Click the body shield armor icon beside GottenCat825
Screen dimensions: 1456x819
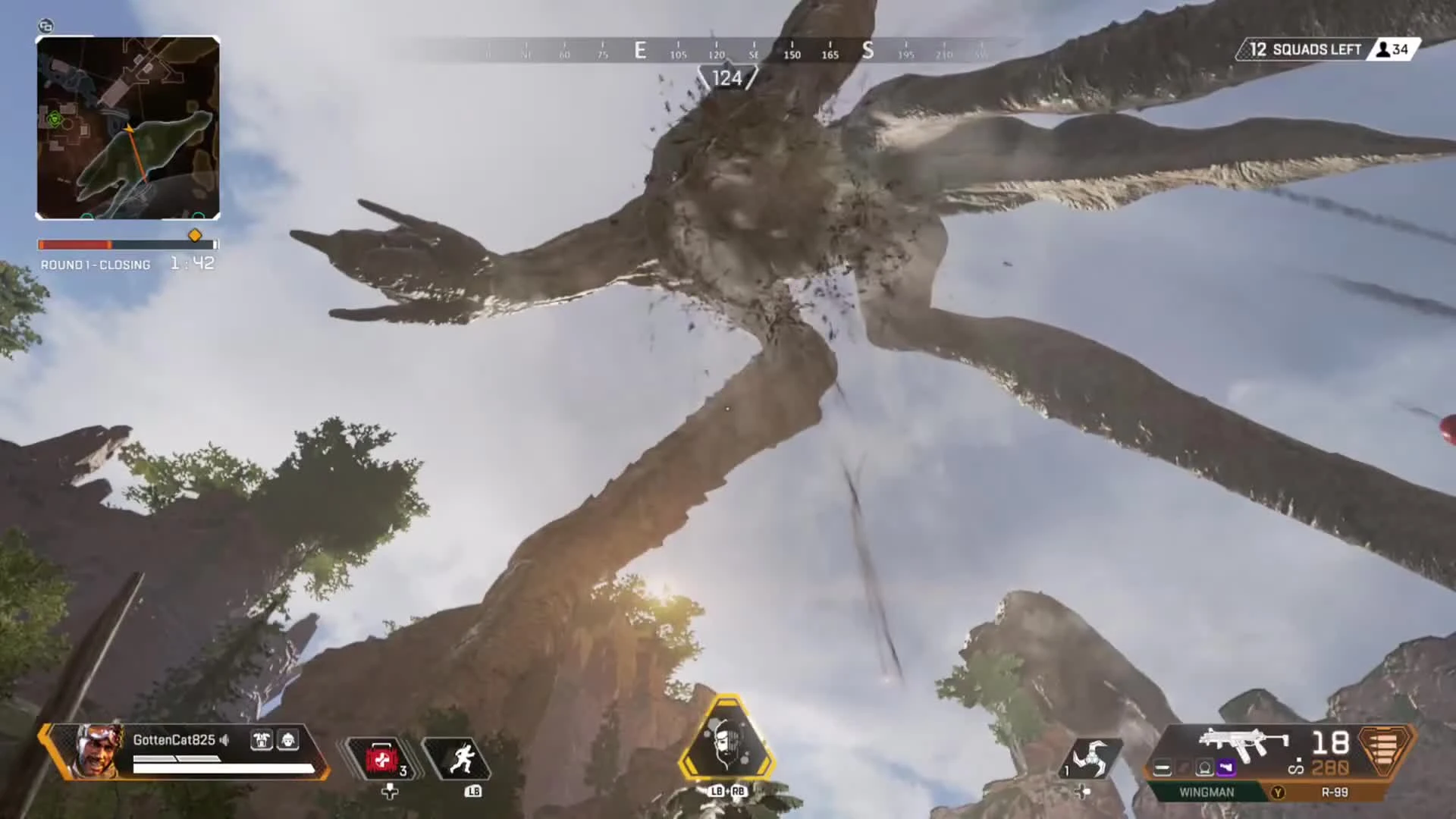262,740
